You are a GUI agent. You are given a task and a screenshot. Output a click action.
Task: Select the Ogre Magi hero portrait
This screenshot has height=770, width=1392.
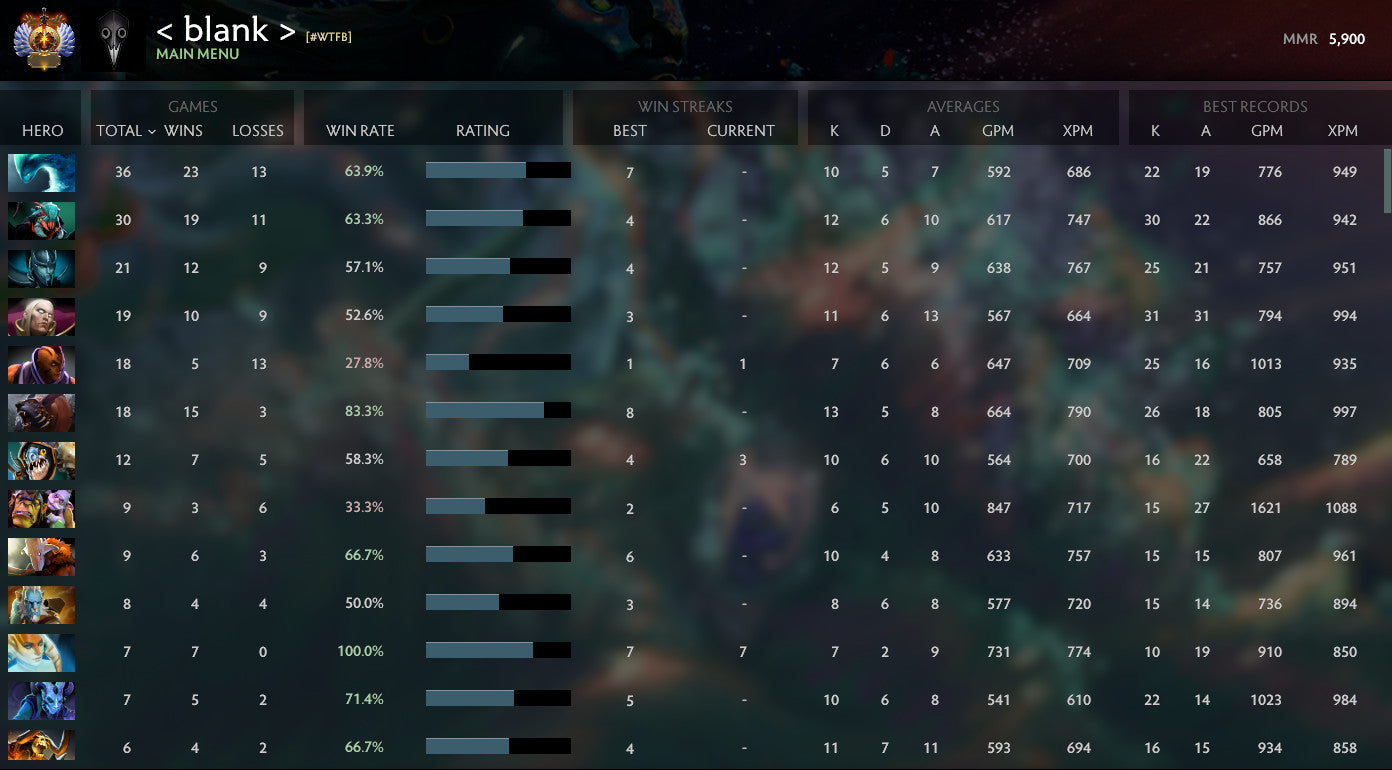coord(41,508)
